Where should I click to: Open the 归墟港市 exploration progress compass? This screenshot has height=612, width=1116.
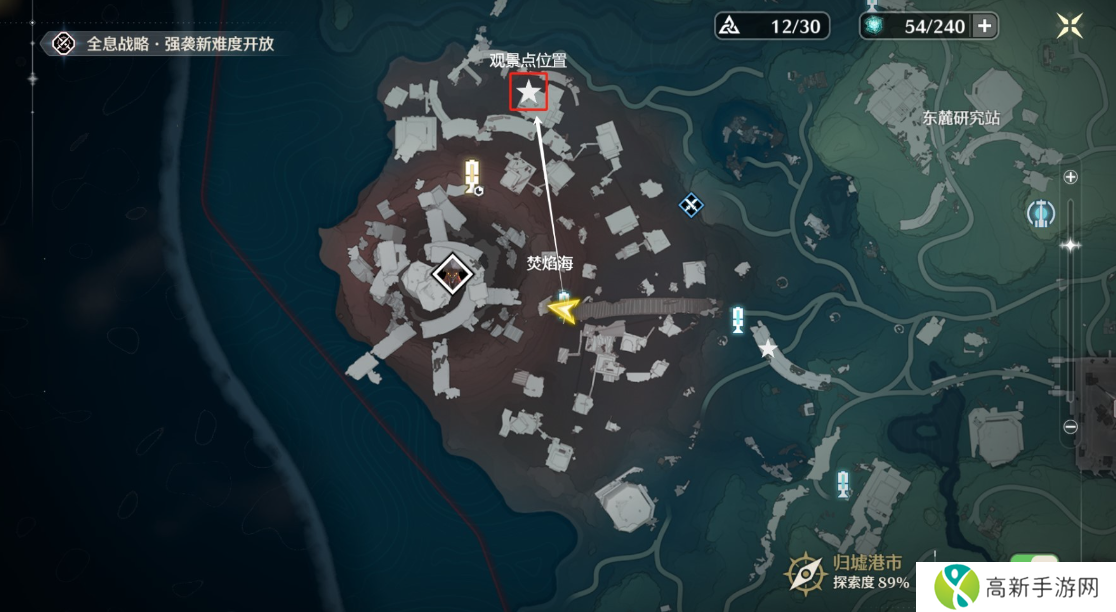tap(804, 573)
